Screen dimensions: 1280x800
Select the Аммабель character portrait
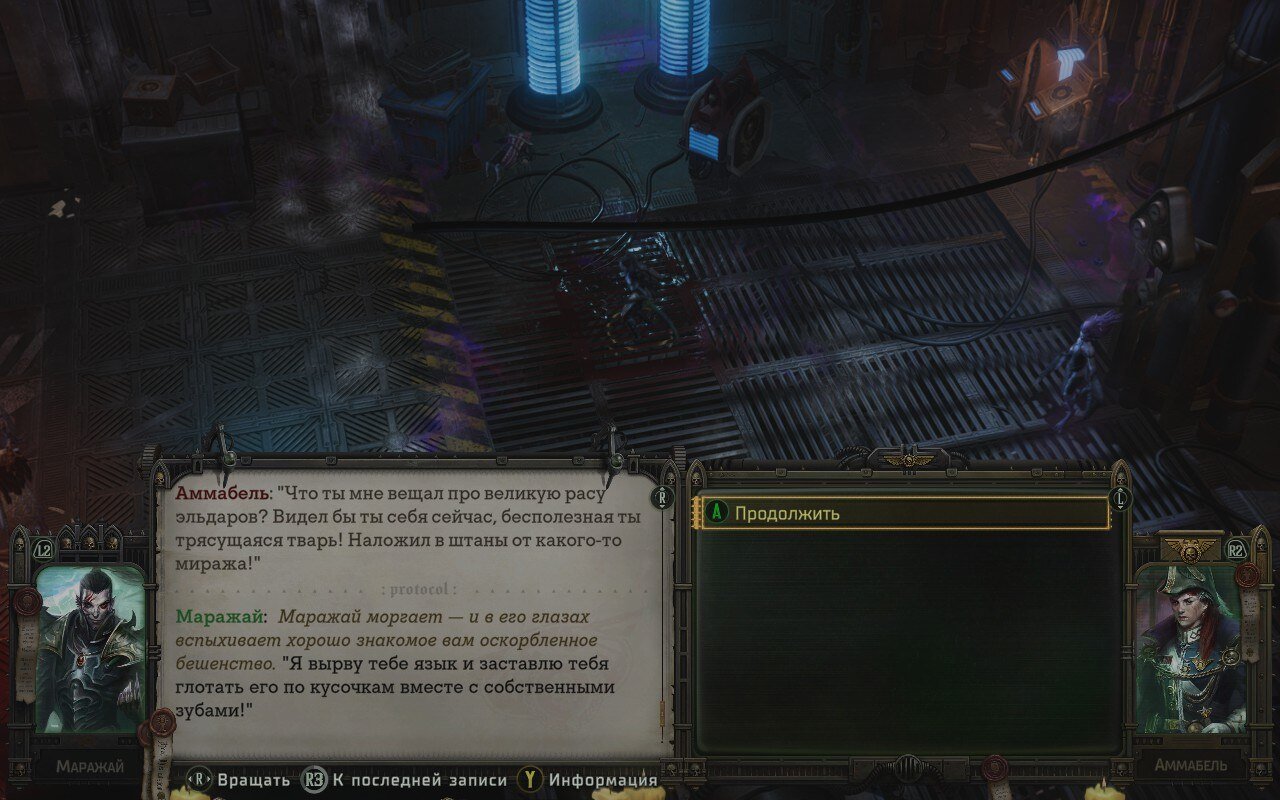[x=1189, y=648]
